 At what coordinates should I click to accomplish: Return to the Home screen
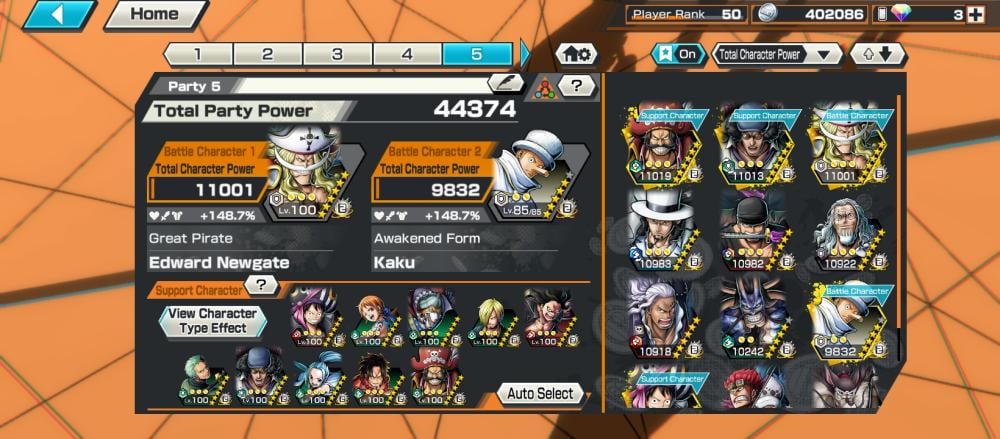coord(155,15)
